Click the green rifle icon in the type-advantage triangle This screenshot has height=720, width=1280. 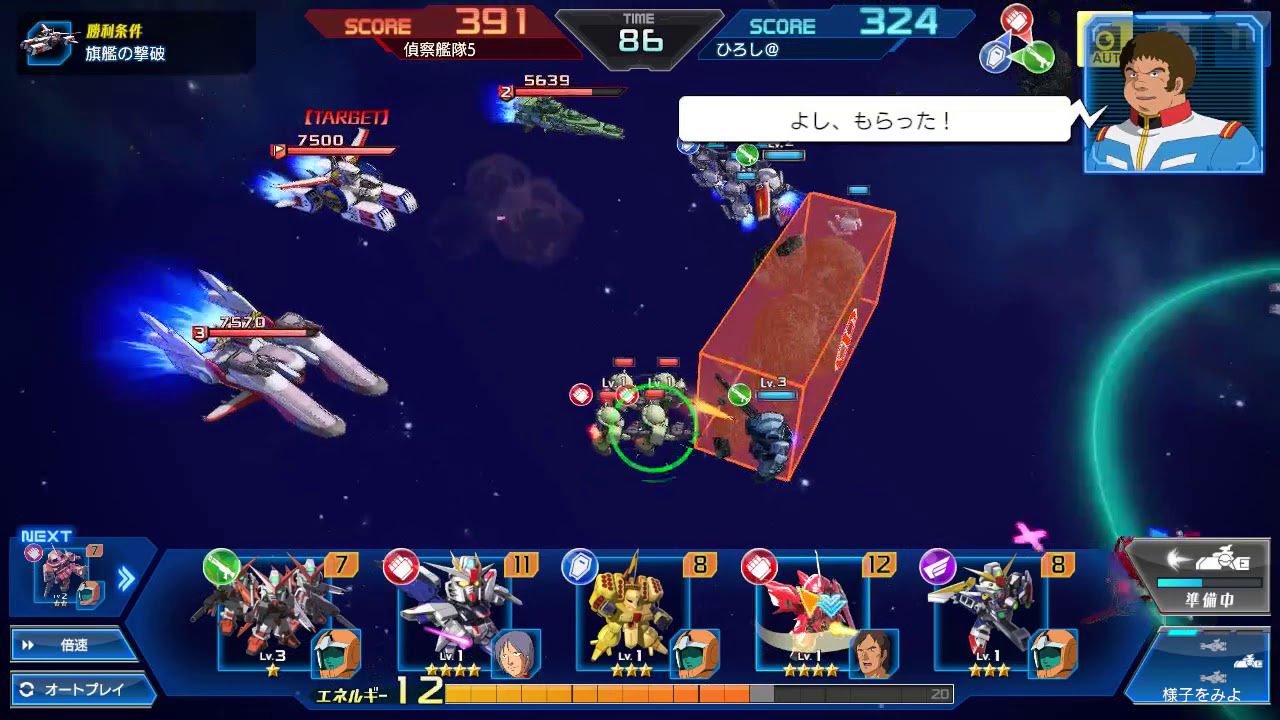click(1040, 58)
